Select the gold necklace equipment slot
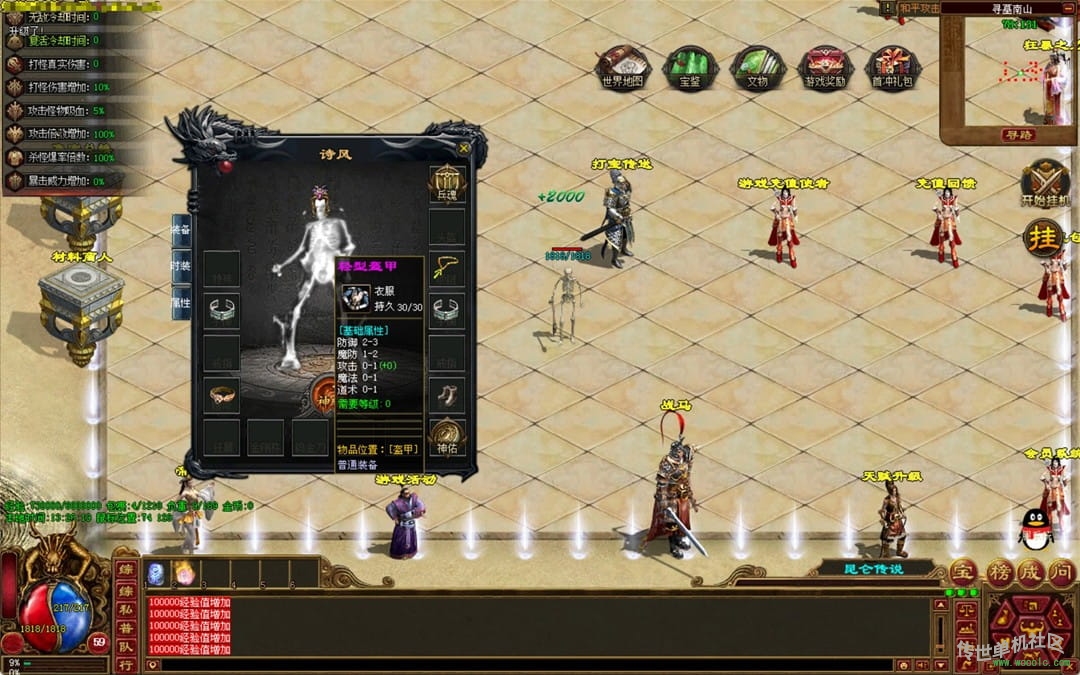 pyautogui.click(x=446, y=268)
